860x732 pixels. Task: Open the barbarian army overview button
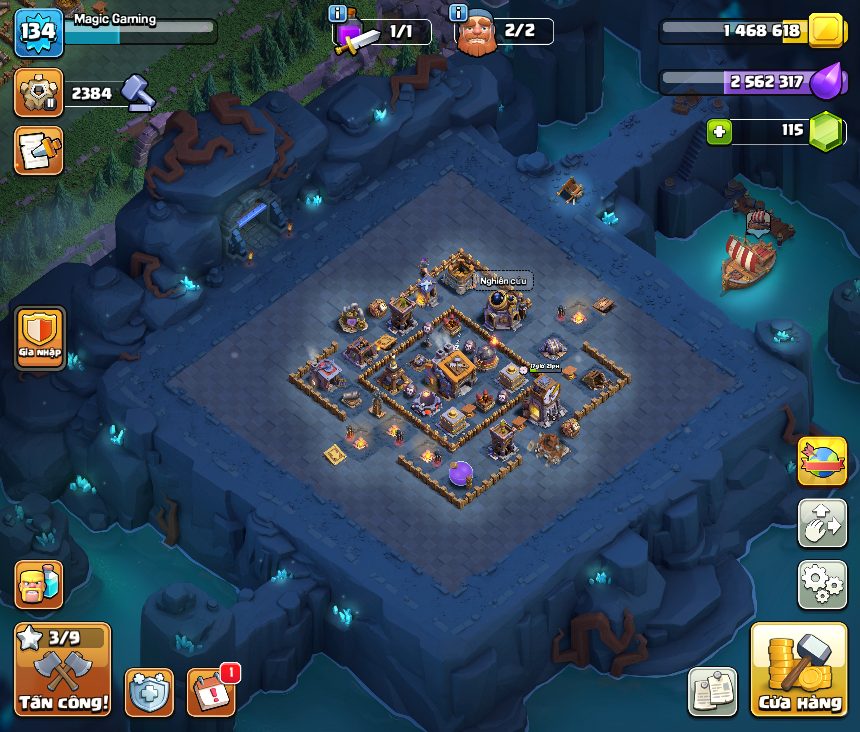pyautogui.click(x=39, y=585)
